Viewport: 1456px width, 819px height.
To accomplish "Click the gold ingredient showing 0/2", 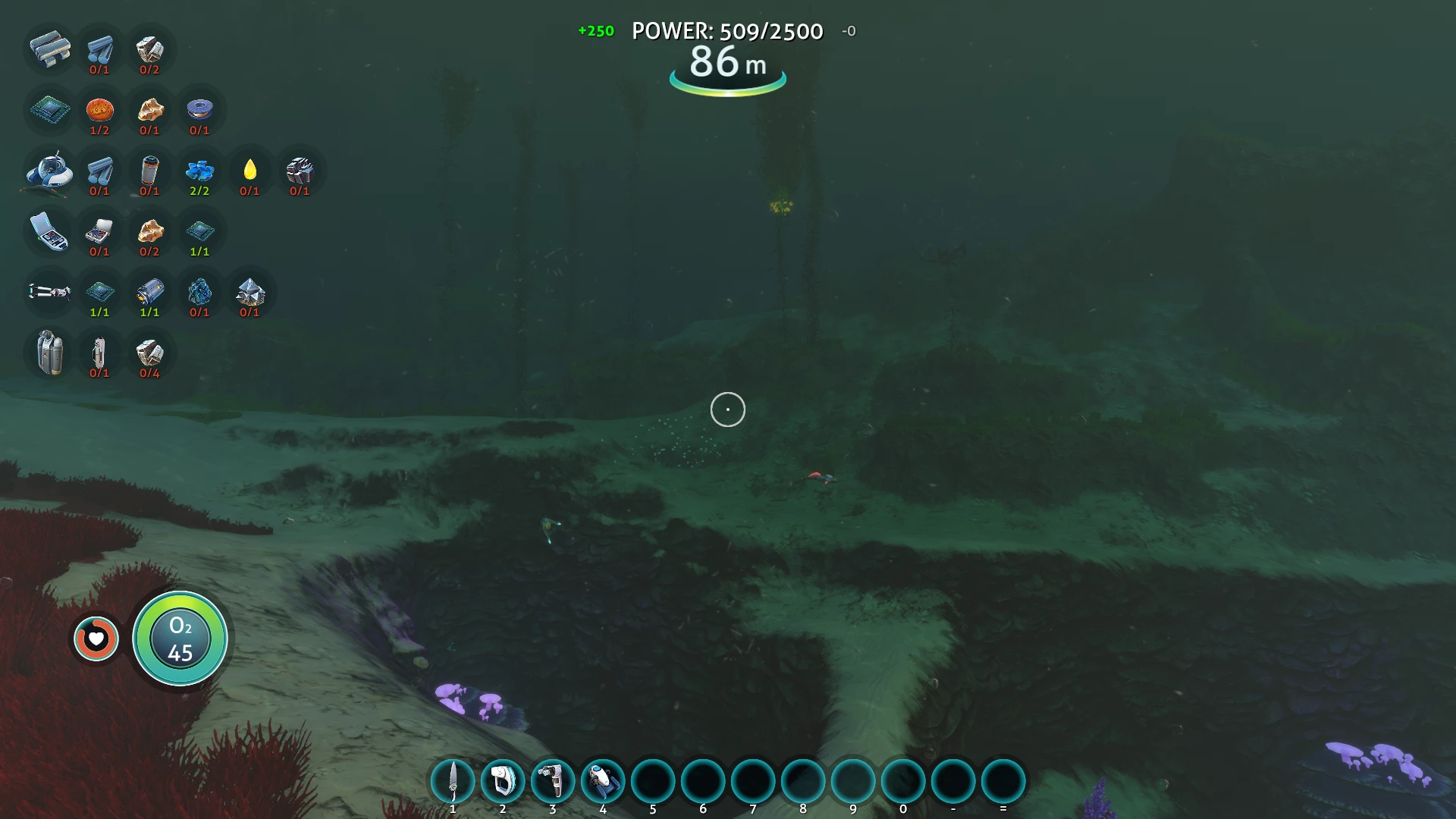I will pos(149,231).
